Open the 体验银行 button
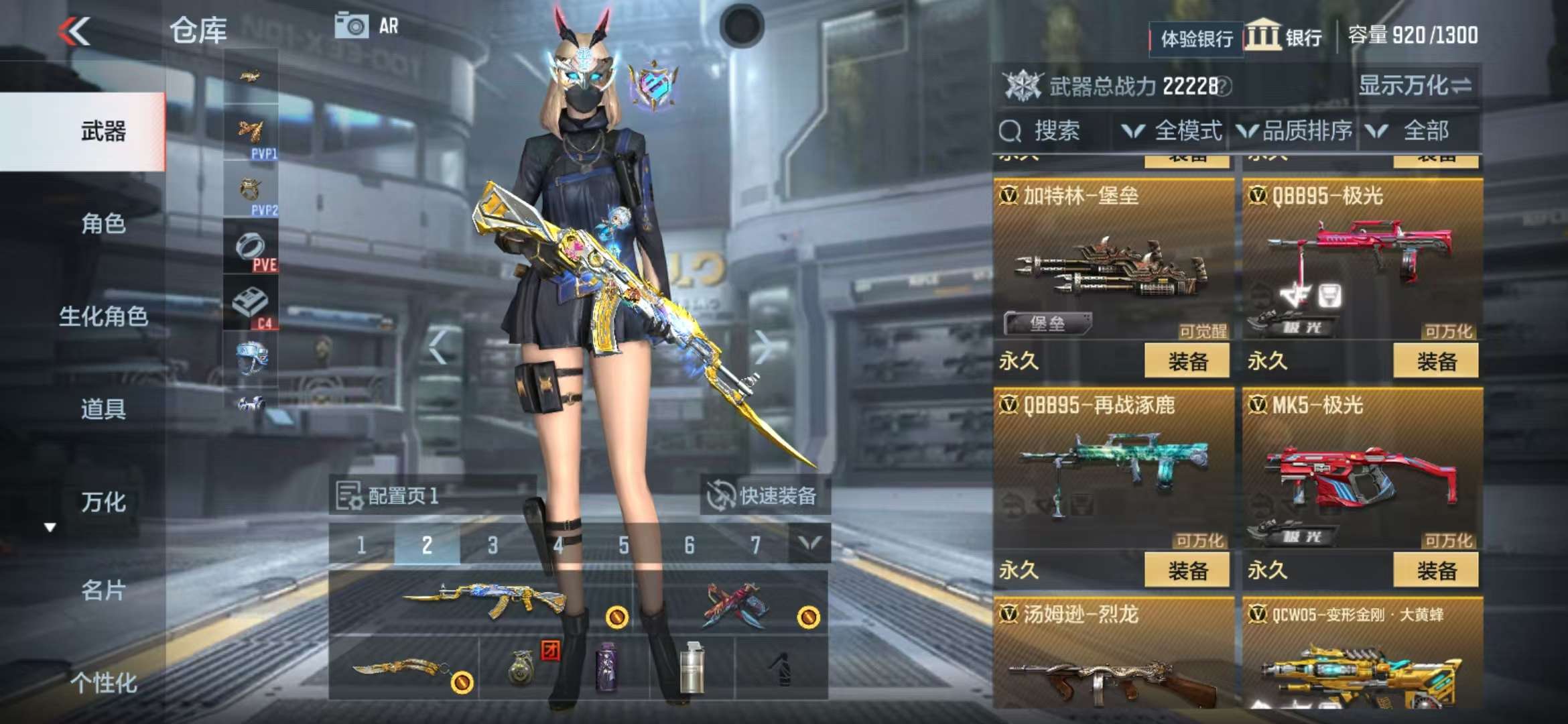The image size is (1568, 724). [1196, 39]
